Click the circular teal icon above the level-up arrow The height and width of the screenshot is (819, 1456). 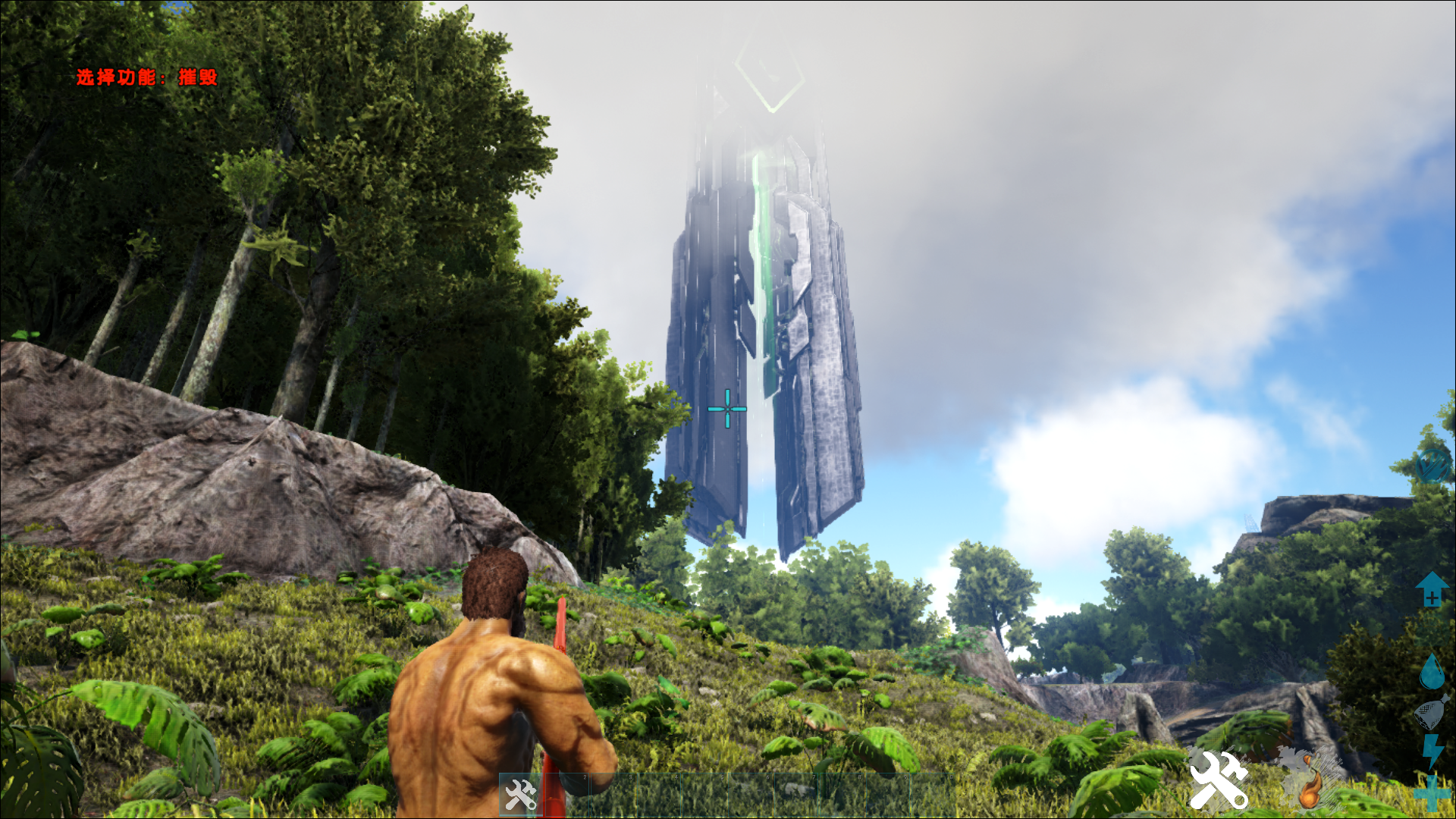tap(1432, 463)
